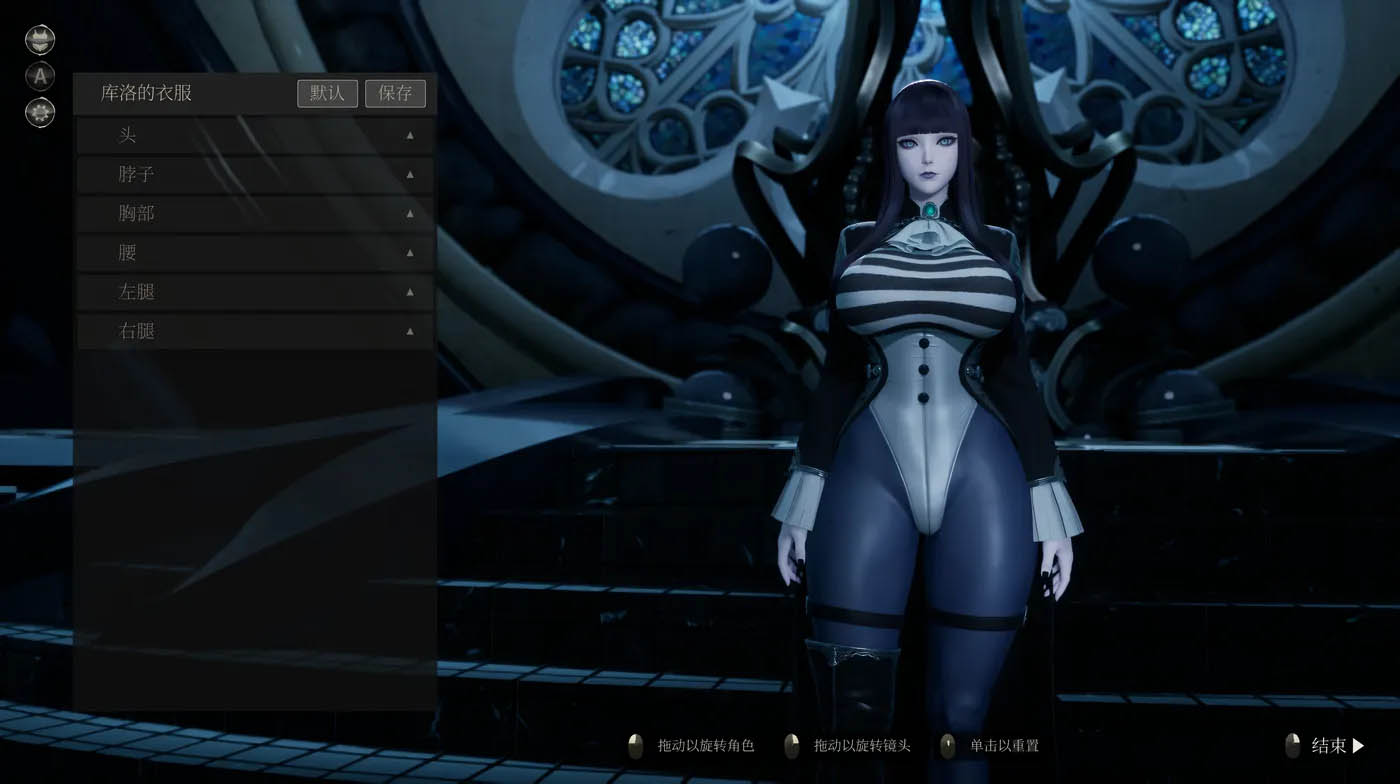The height and width of the screenshot is (784, 1400).
Task: Expand the 右腿 (Right Leg) section
Action: 408,331
